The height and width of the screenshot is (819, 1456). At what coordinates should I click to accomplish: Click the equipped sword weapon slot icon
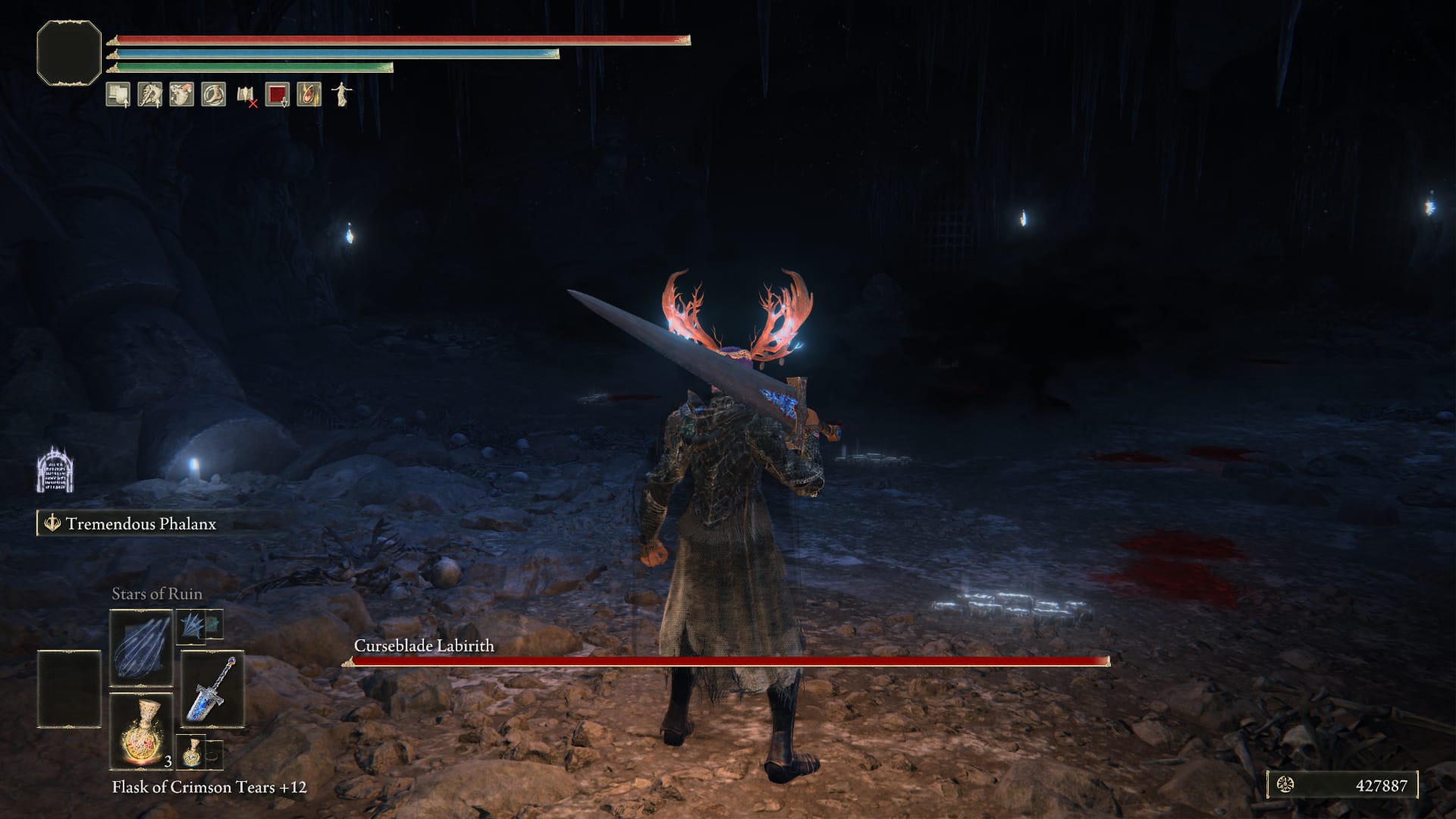click(212, 690)
